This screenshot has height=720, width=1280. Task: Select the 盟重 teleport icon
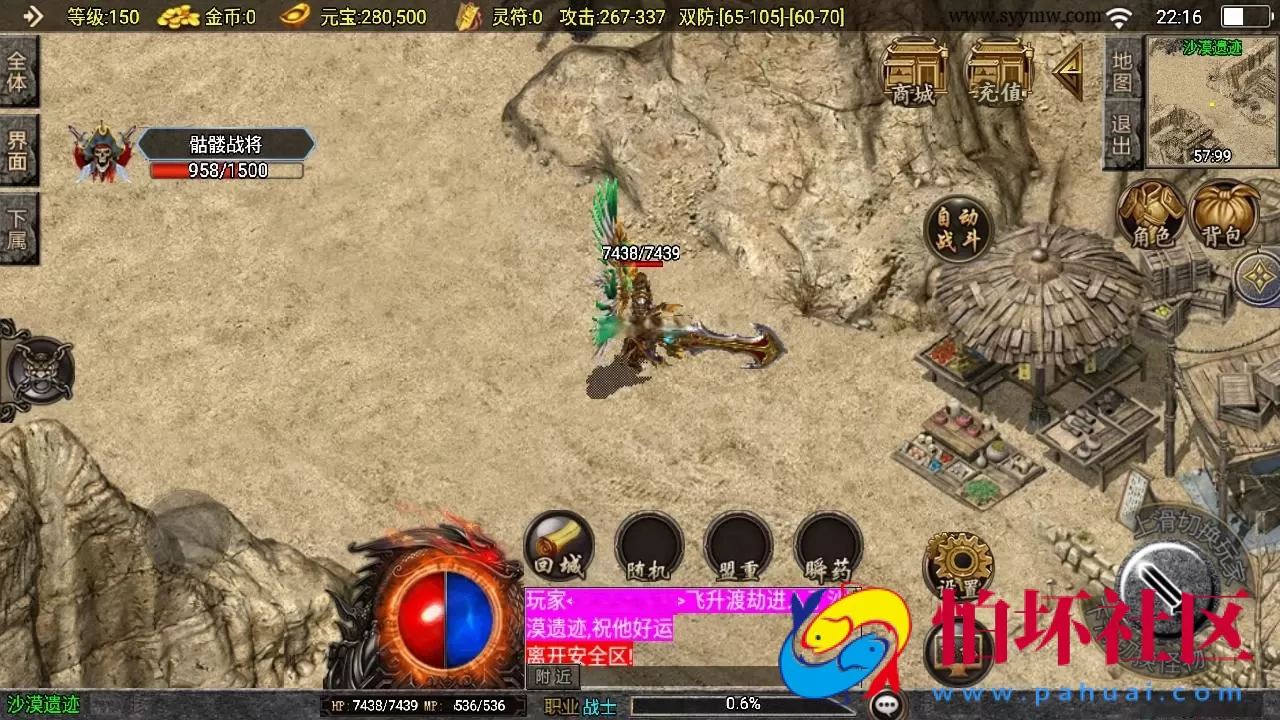click(738, 545)
